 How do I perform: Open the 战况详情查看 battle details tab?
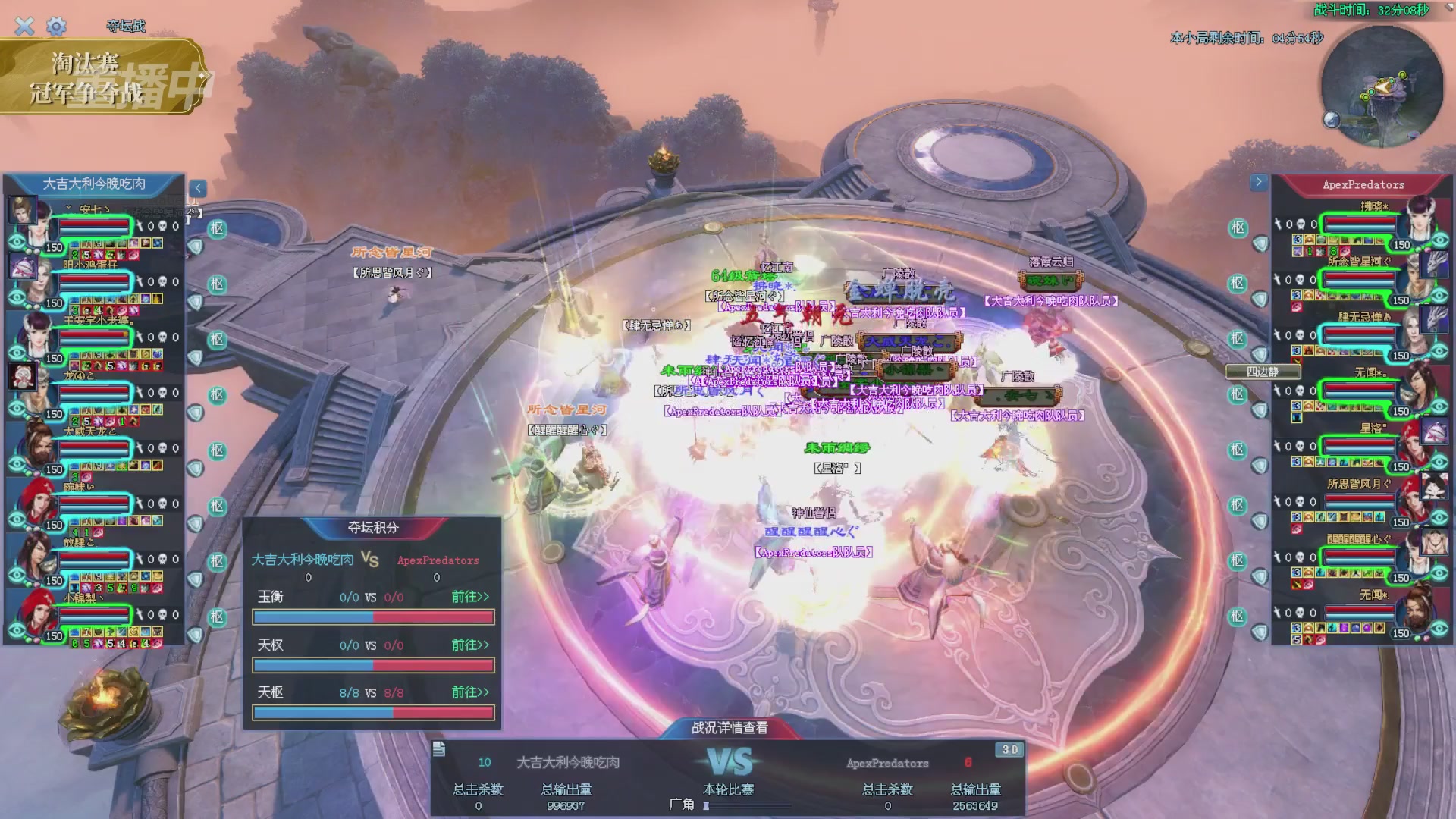730,728
